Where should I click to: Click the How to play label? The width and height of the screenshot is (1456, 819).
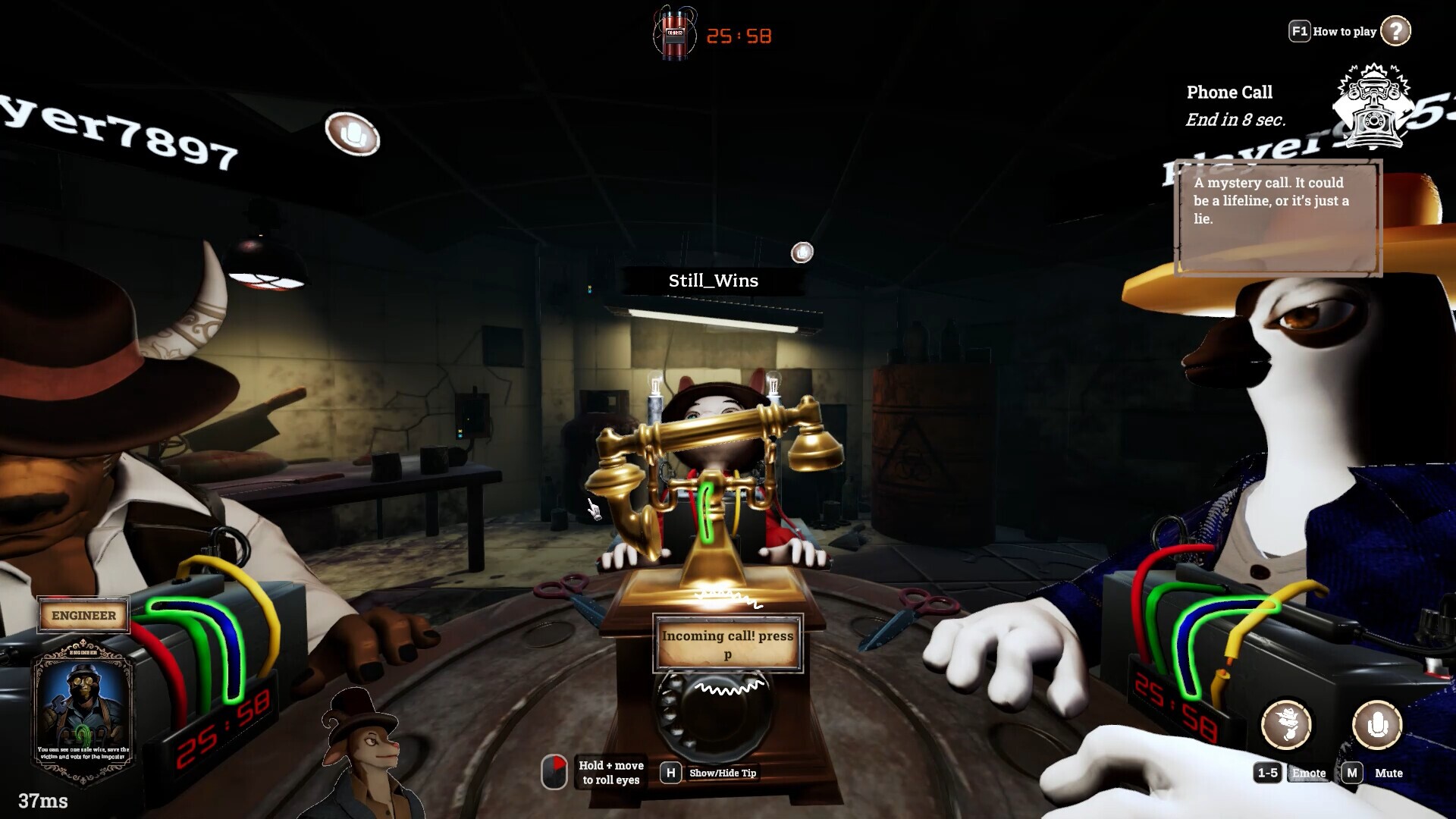[x=1344, y=31]
